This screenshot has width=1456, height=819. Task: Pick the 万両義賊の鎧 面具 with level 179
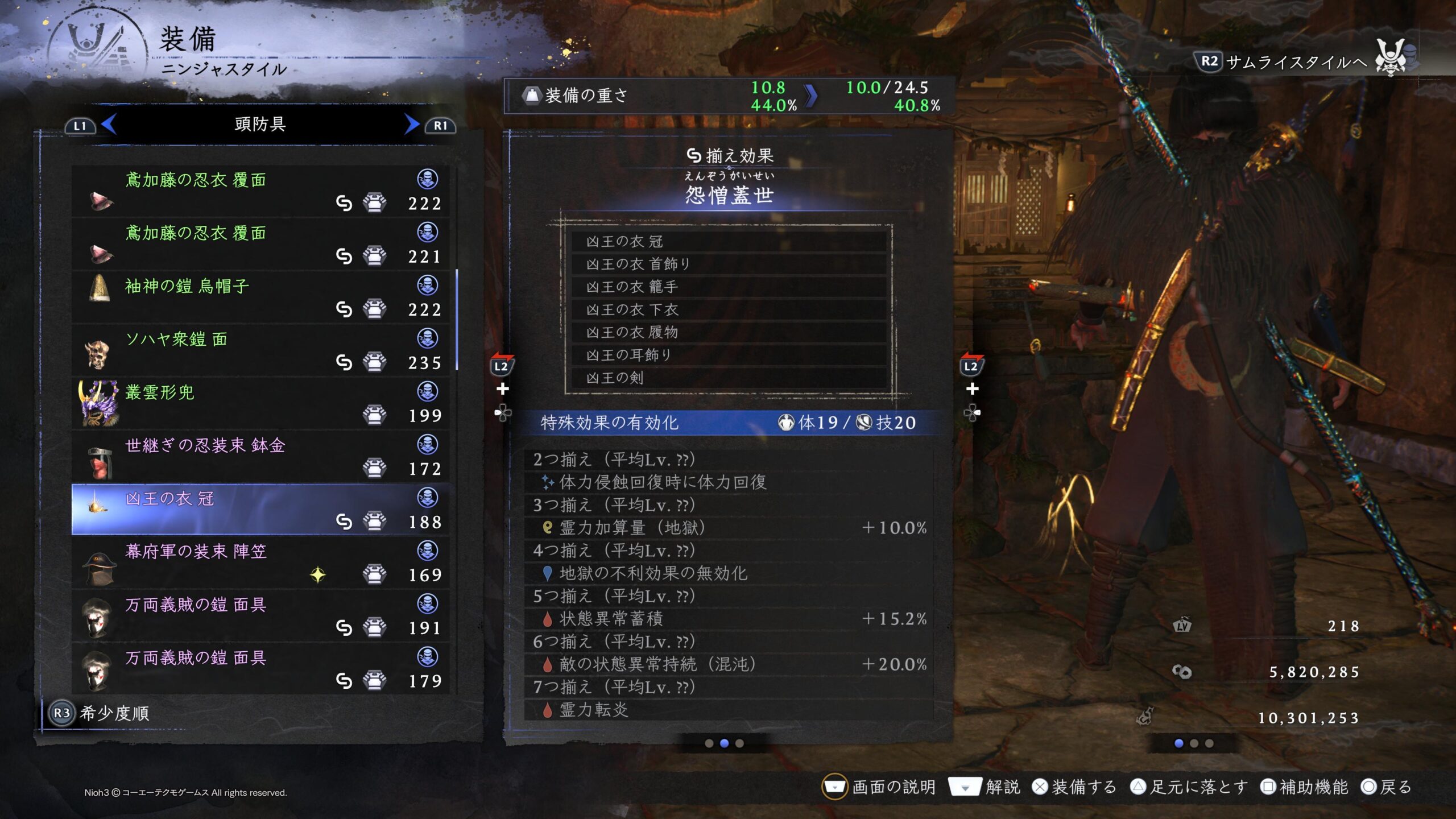pyautogui.click(x=260, y=669)
